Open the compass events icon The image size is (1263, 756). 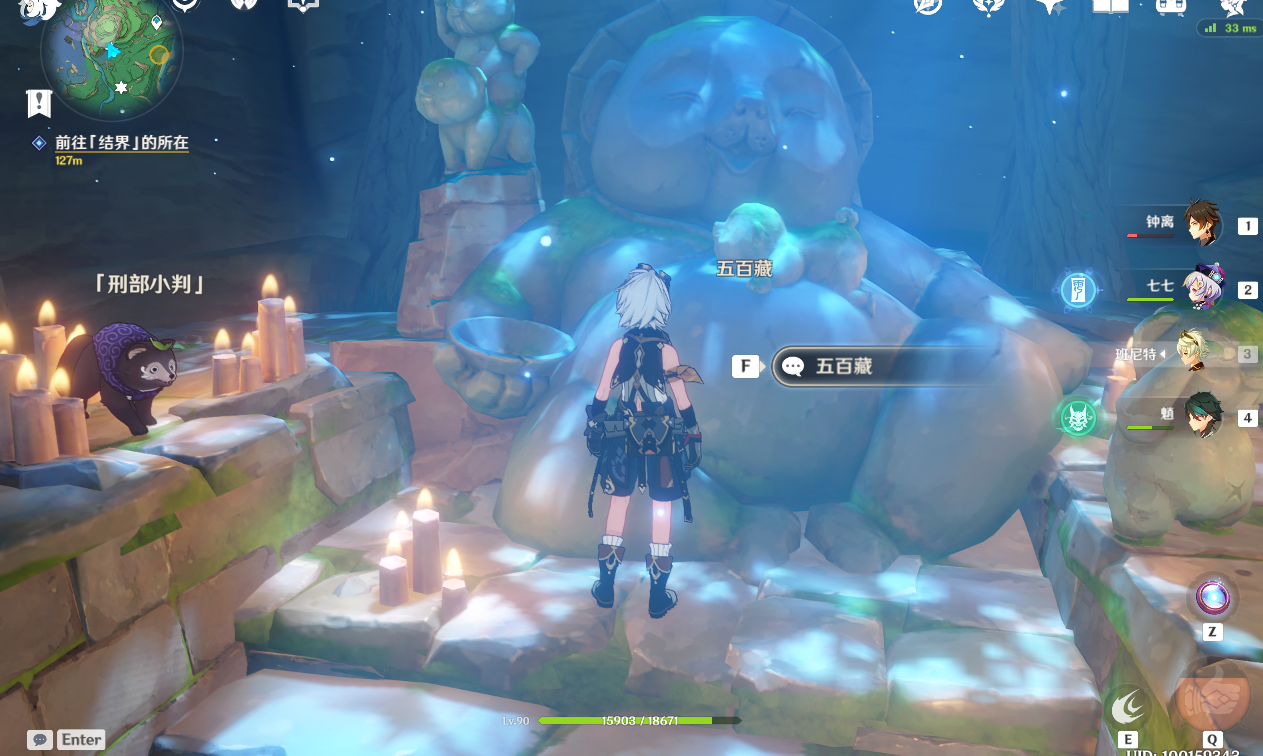click(x=928, y=6)
